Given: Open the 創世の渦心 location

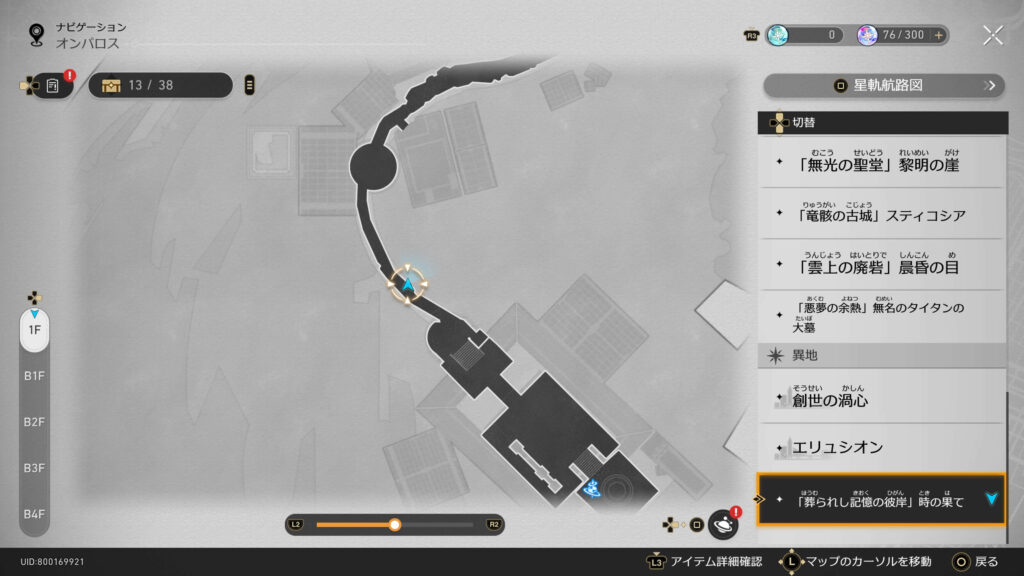Looking at the screenshot, I should (x=880, y=400).
